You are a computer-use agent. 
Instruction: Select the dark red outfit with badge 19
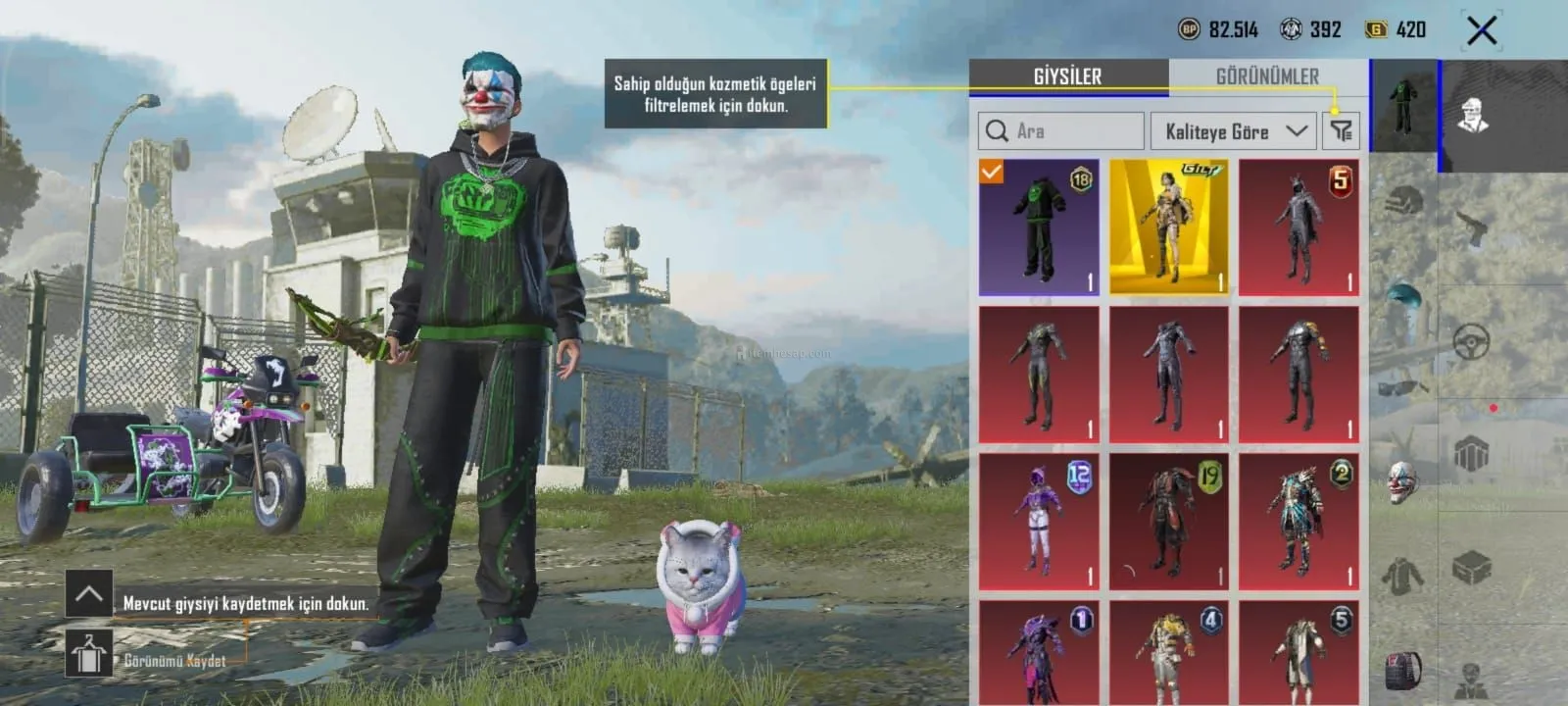(1168, 521)
